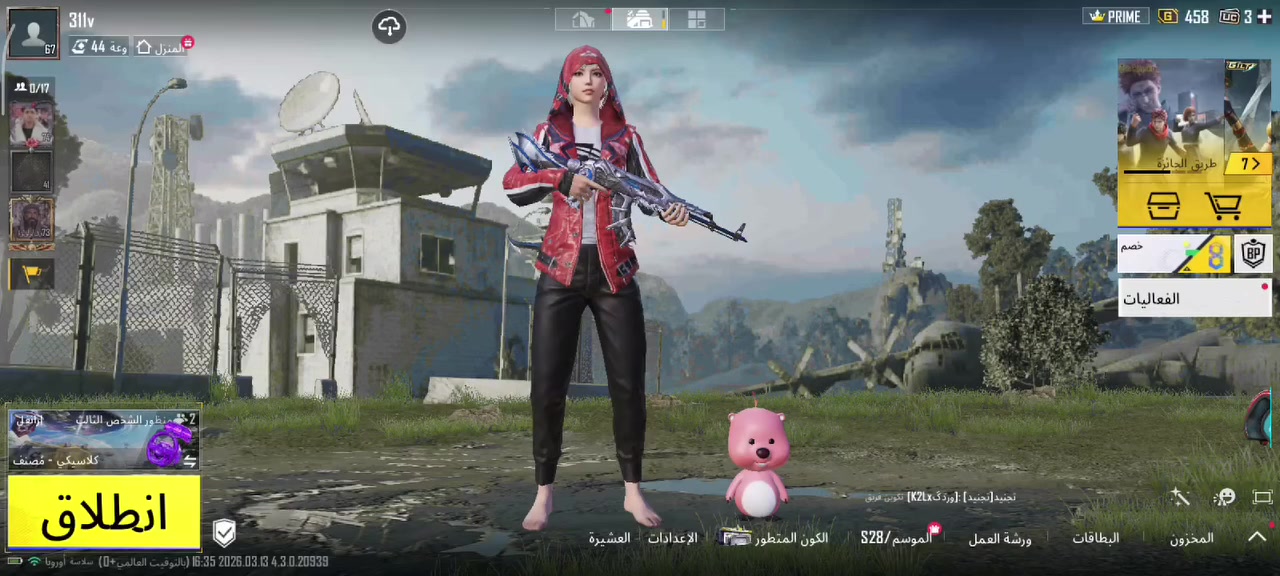The image size is (1280, 576).
Task: Open the player profile avatar
Action: point(33,33)
